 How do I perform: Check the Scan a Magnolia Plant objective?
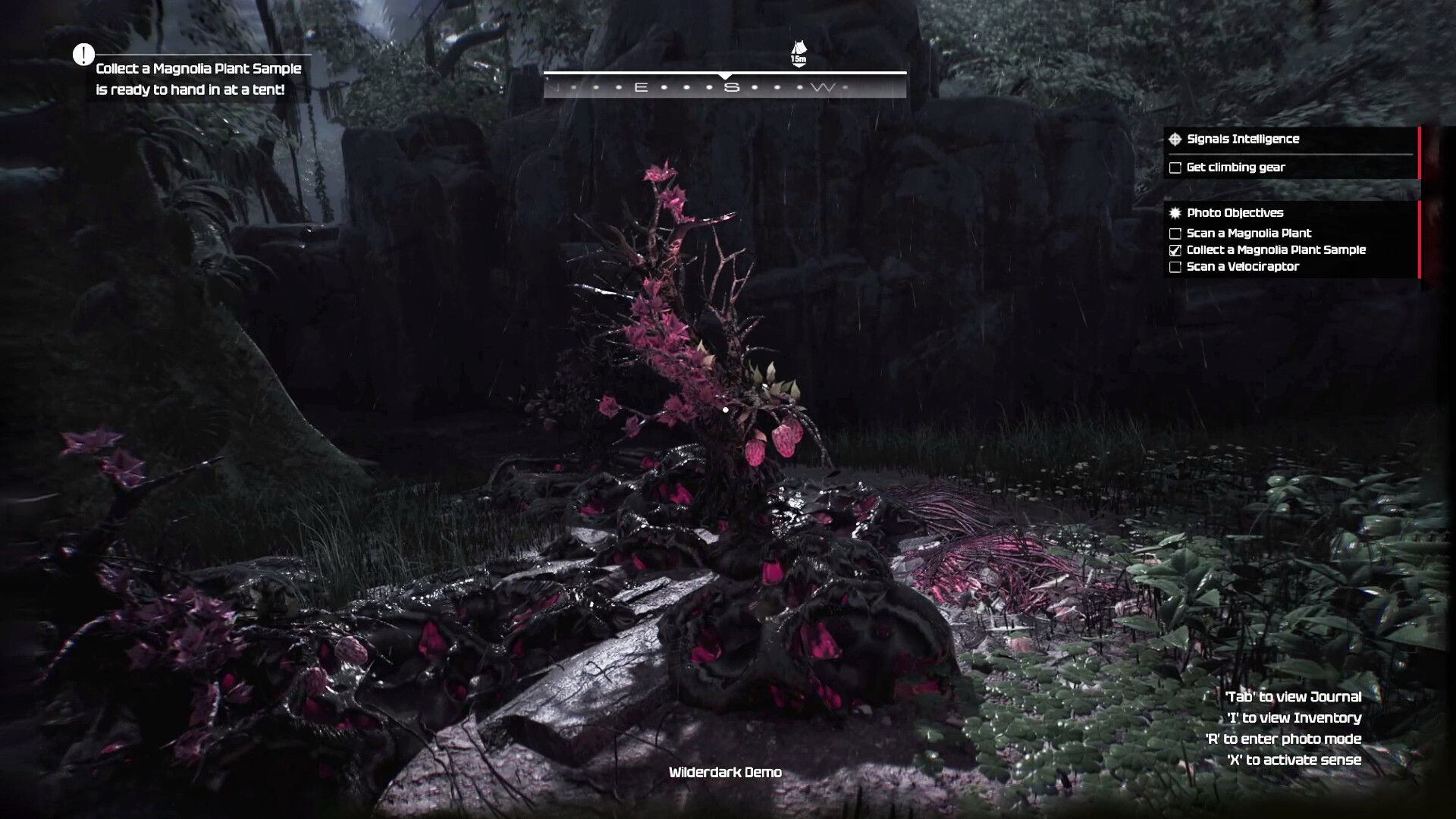pyautogui.click(x=1175, y=234)
